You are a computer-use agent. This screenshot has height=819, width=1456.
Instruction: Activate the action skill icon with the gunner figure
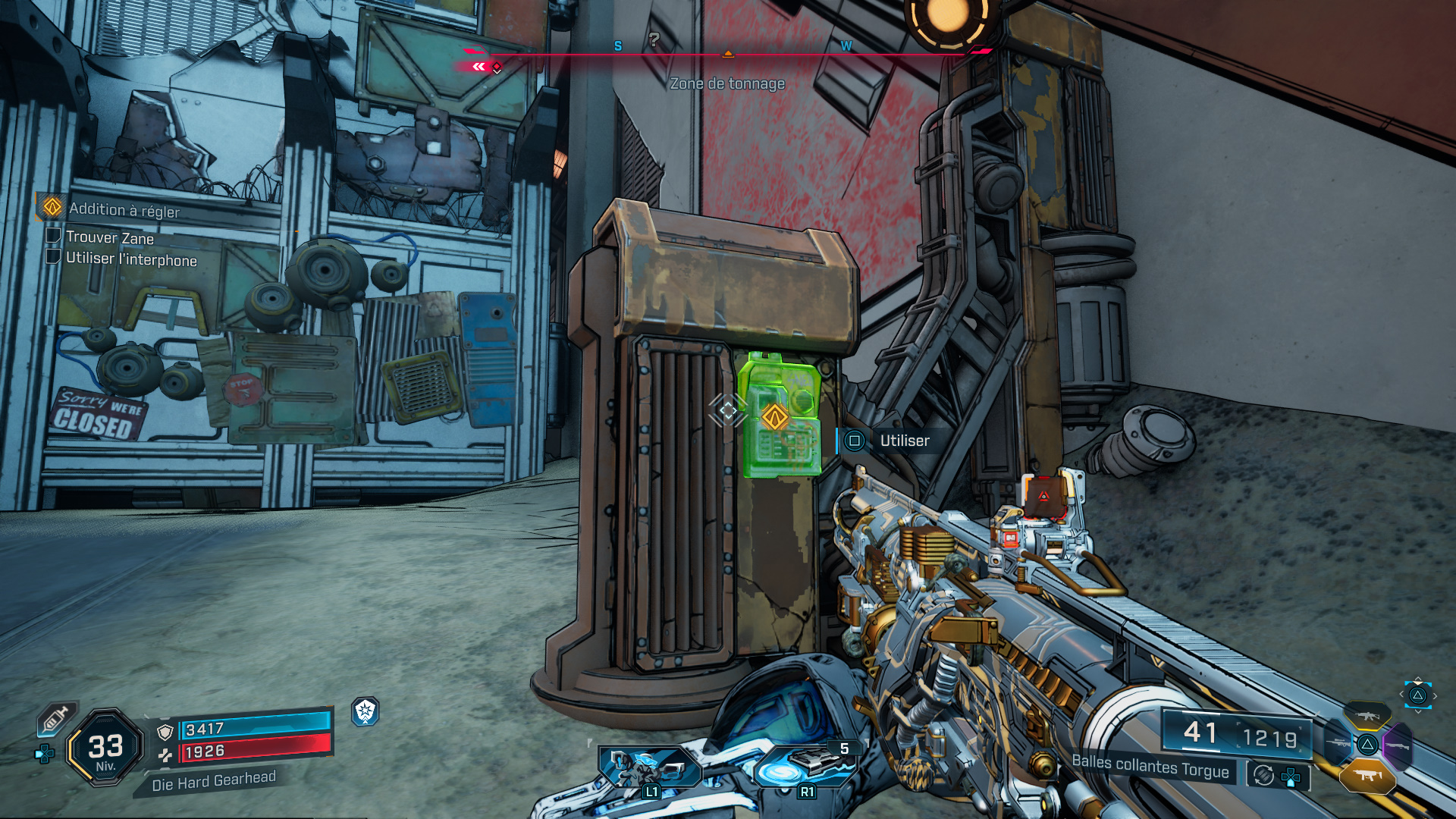pos(650,769)
